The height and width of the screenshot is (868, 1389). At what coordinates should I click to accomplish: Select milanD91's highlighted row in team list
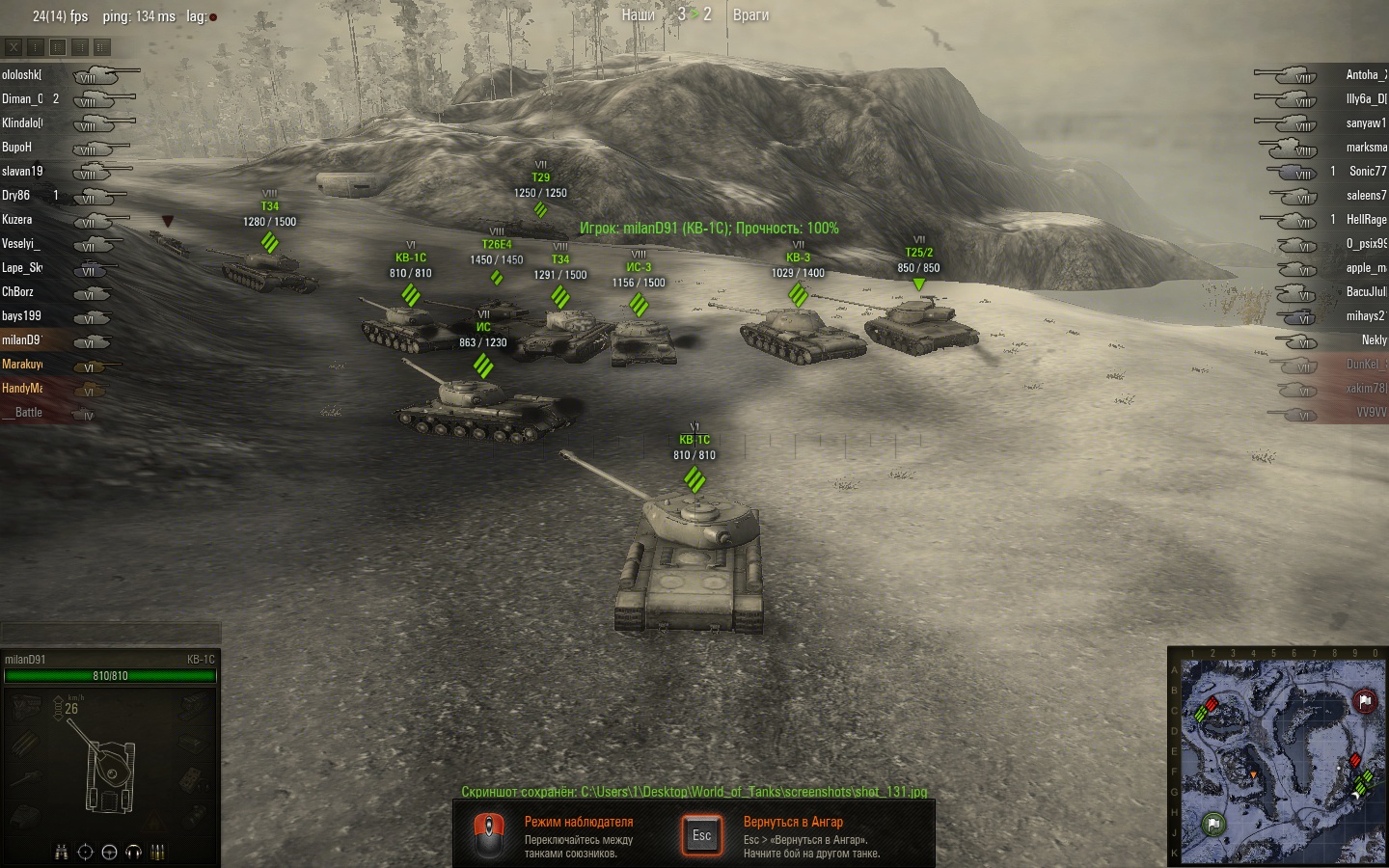pos(21,340)
